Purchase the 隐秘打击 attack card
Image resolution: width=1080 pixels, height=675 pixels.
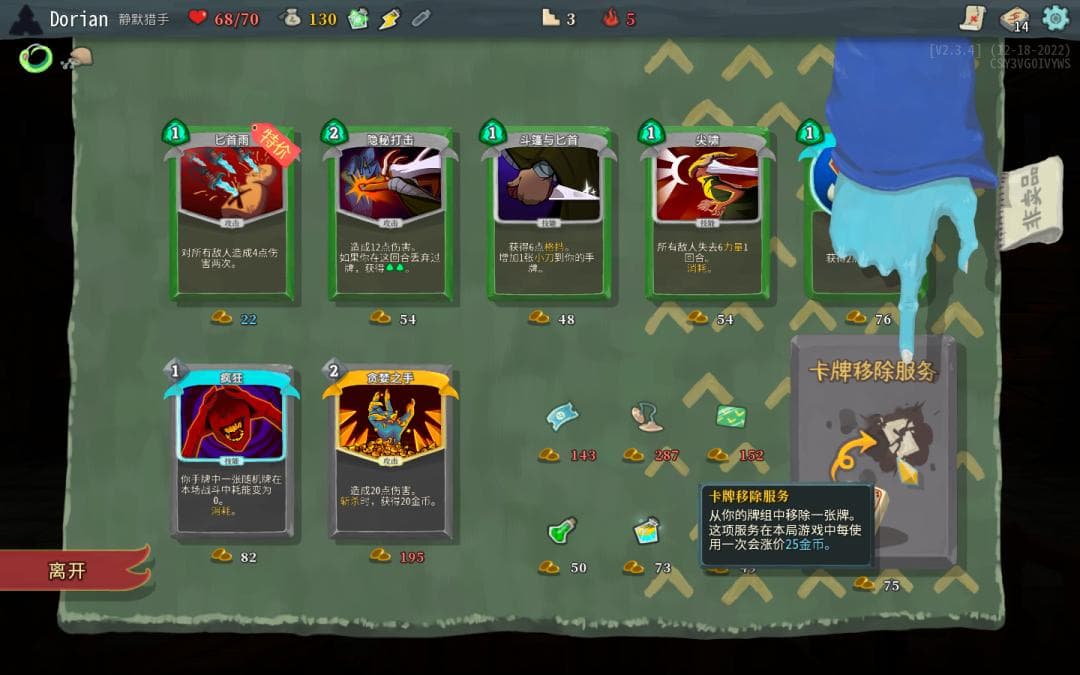pos(392,215)
